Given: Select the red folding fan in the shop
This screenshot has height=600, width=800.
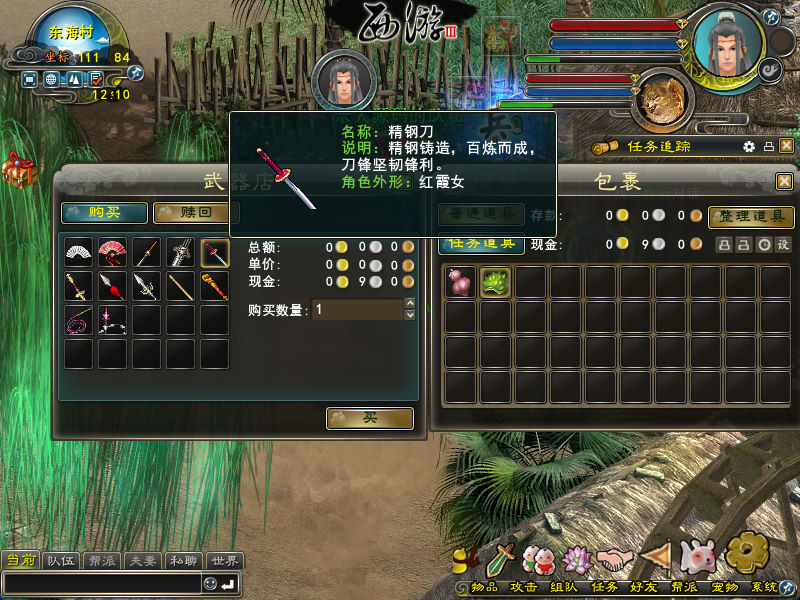Looking at the screenshot, I should tap(112, 252).
